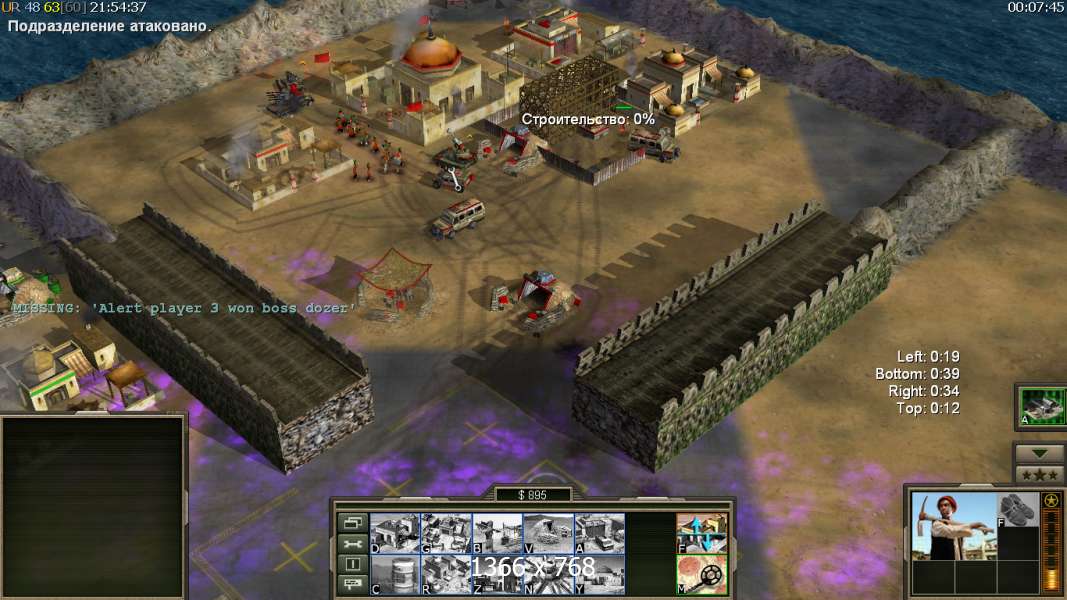Screen dimensions: 1067x600
Task: Collapse panel with the down-arrow button
Action: pyautogui.click(x=1040, y=454)
